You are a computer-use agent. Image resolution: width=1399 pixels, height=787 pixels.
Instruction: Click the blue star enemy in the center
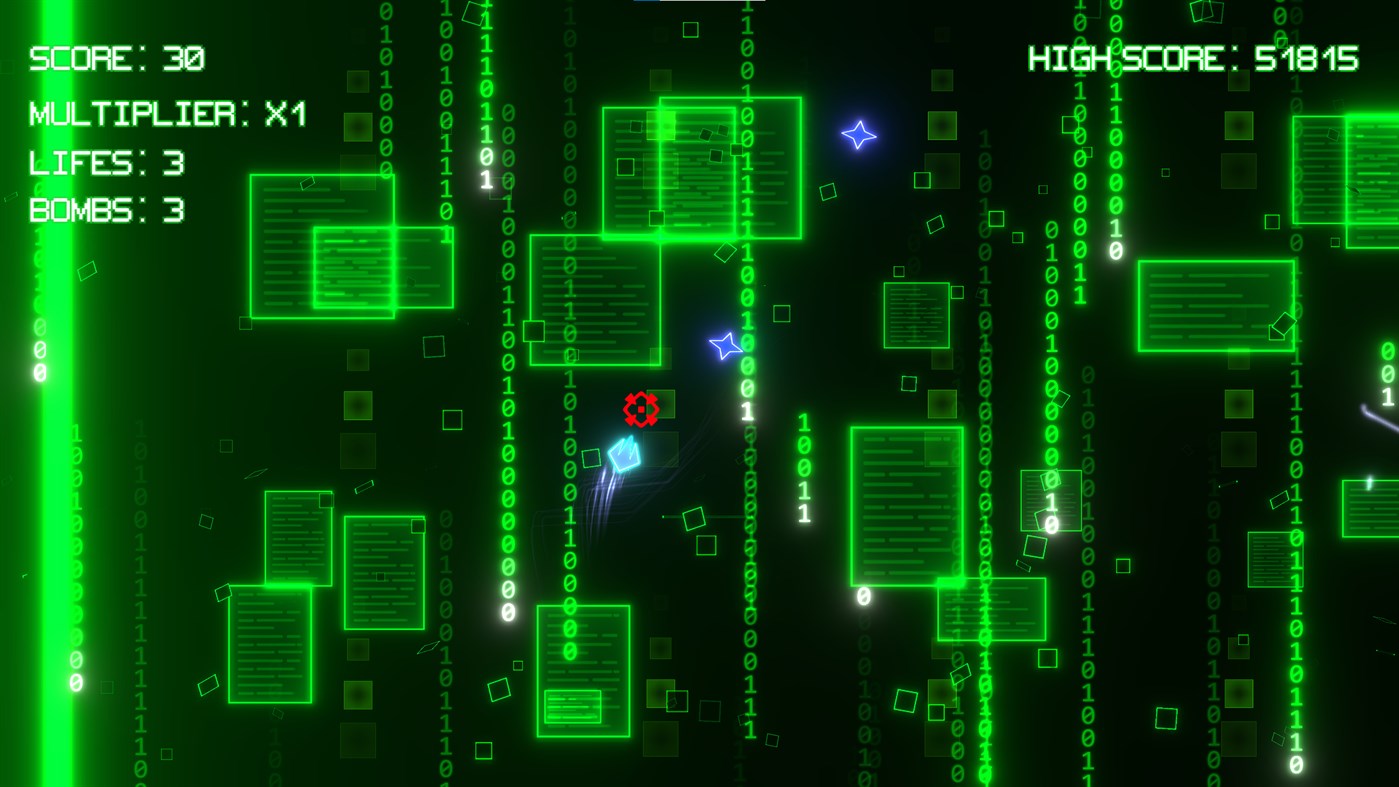[725, 347]
